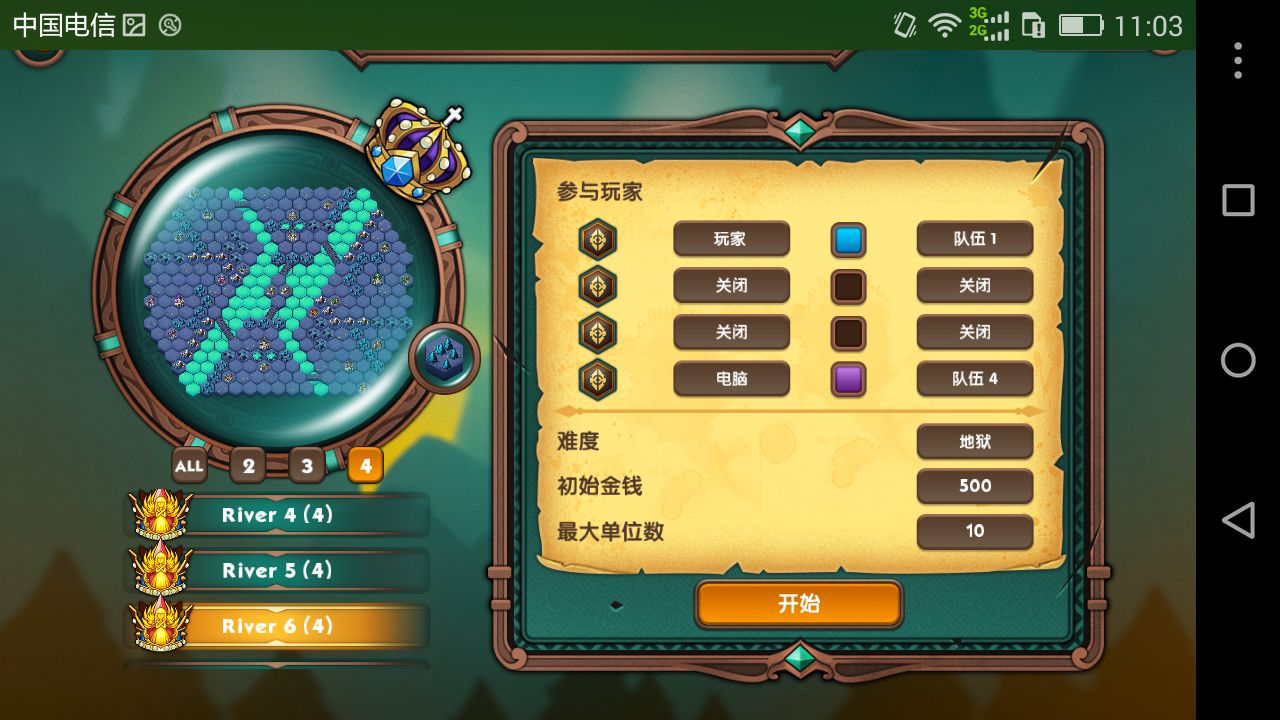The height and width of the screenshot is (720, 1280).
Task: Pick the purple player color swatch
Action: coord(849,380)
